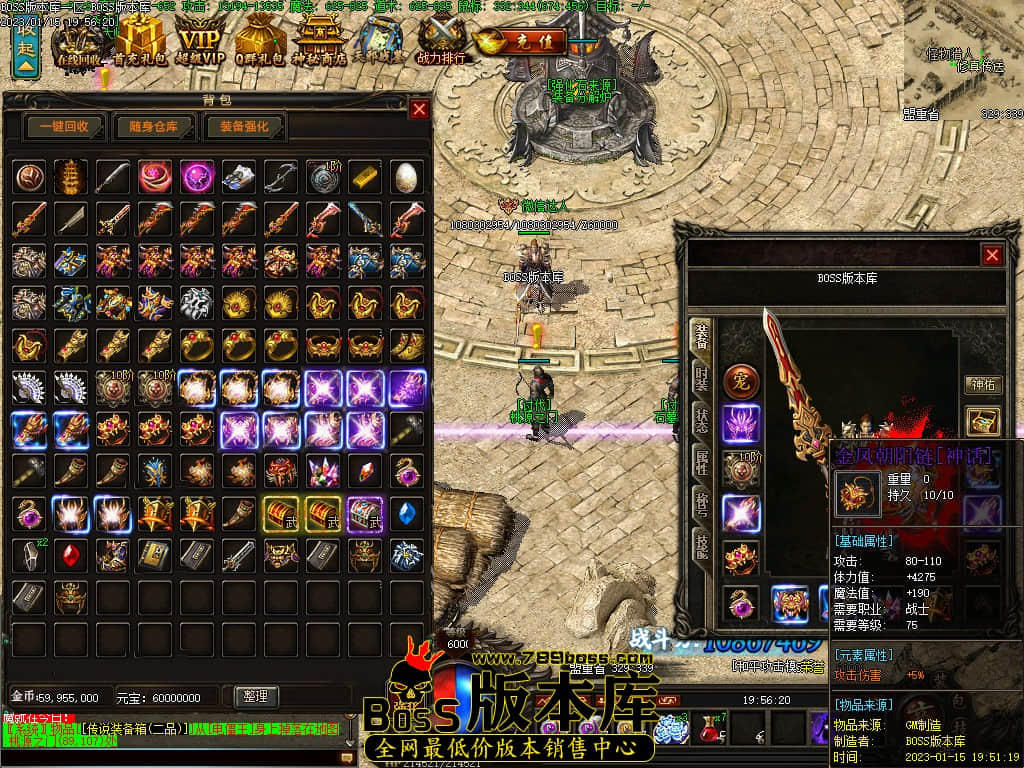Open the 首充礼包 first-recharge gift pack
The height and width of the screenshot is (768, 1024).
pyautogui.click(x=140, y=42)
